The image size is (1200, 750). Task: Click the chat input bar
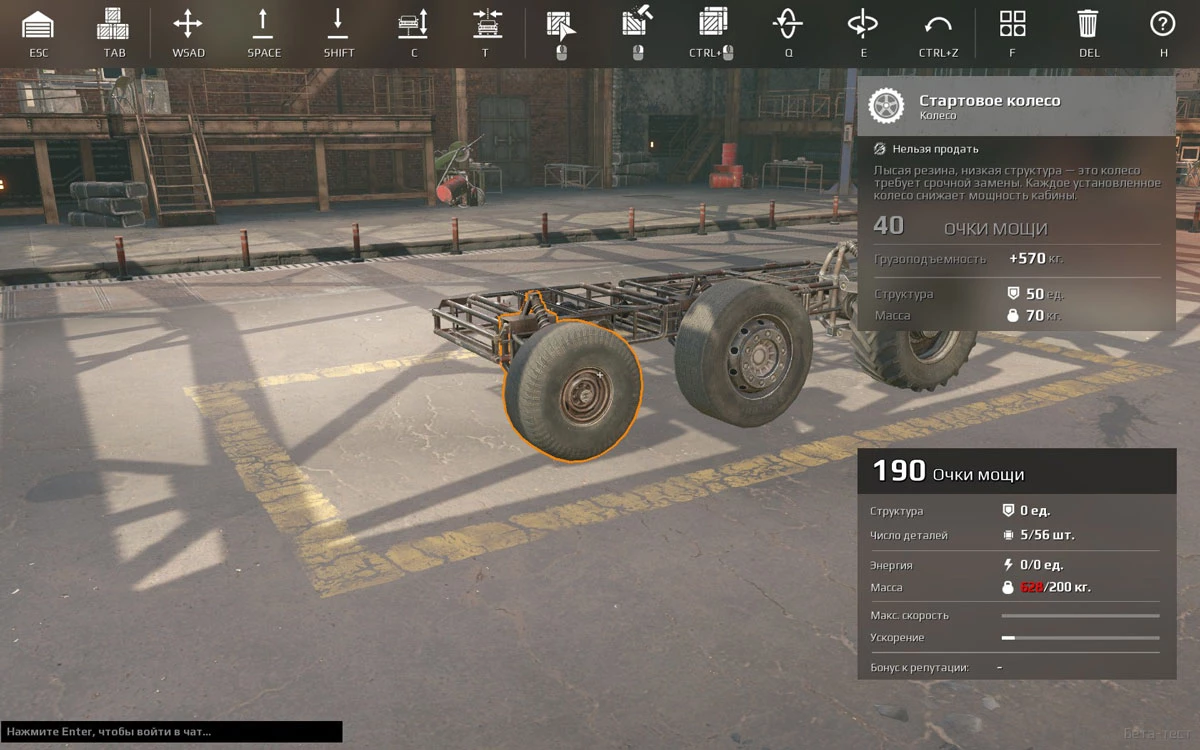tap(171, 732)
